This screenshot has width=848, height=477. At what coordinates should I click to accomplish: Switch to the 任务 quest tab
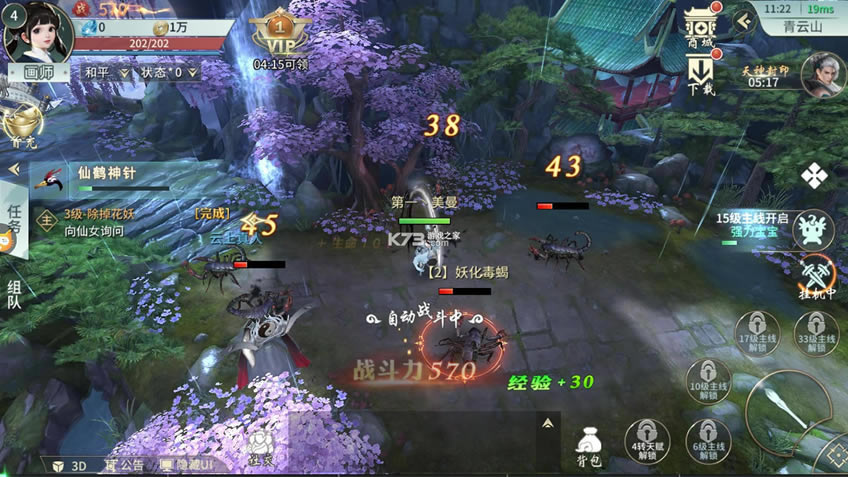pyautogui.click(x=13, y=220)
